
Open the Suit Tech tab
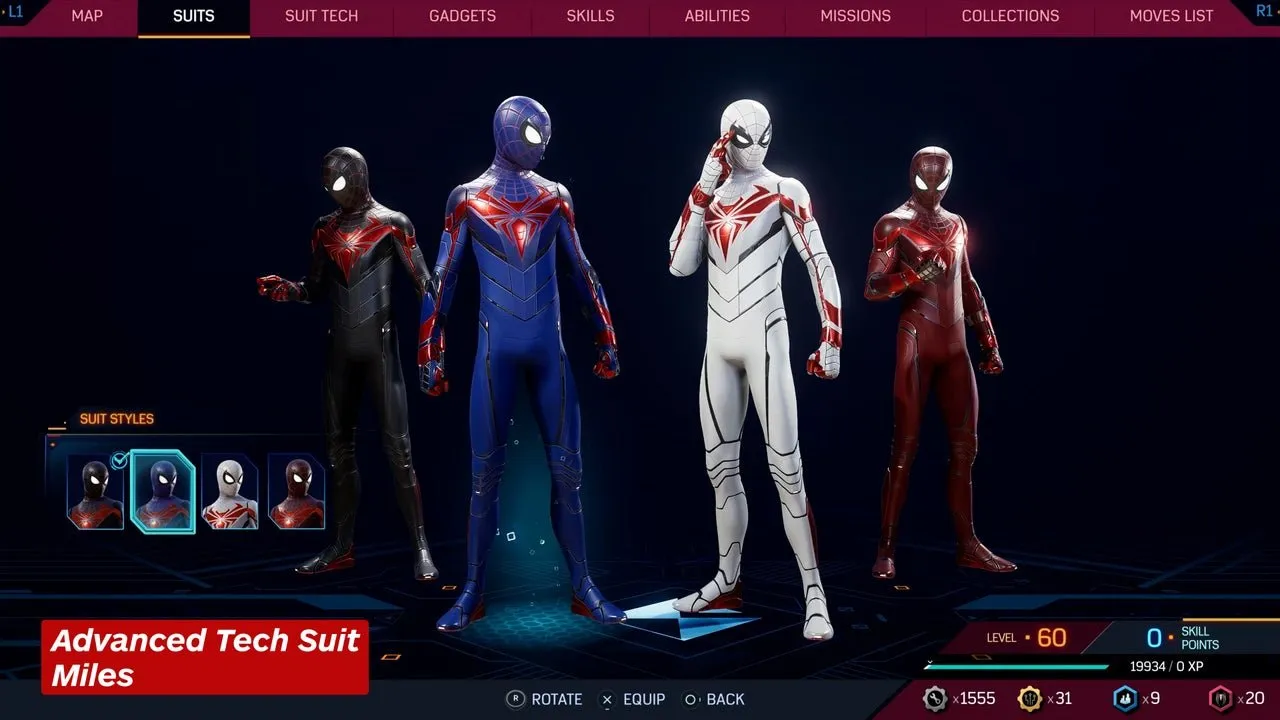click(321, 16)
